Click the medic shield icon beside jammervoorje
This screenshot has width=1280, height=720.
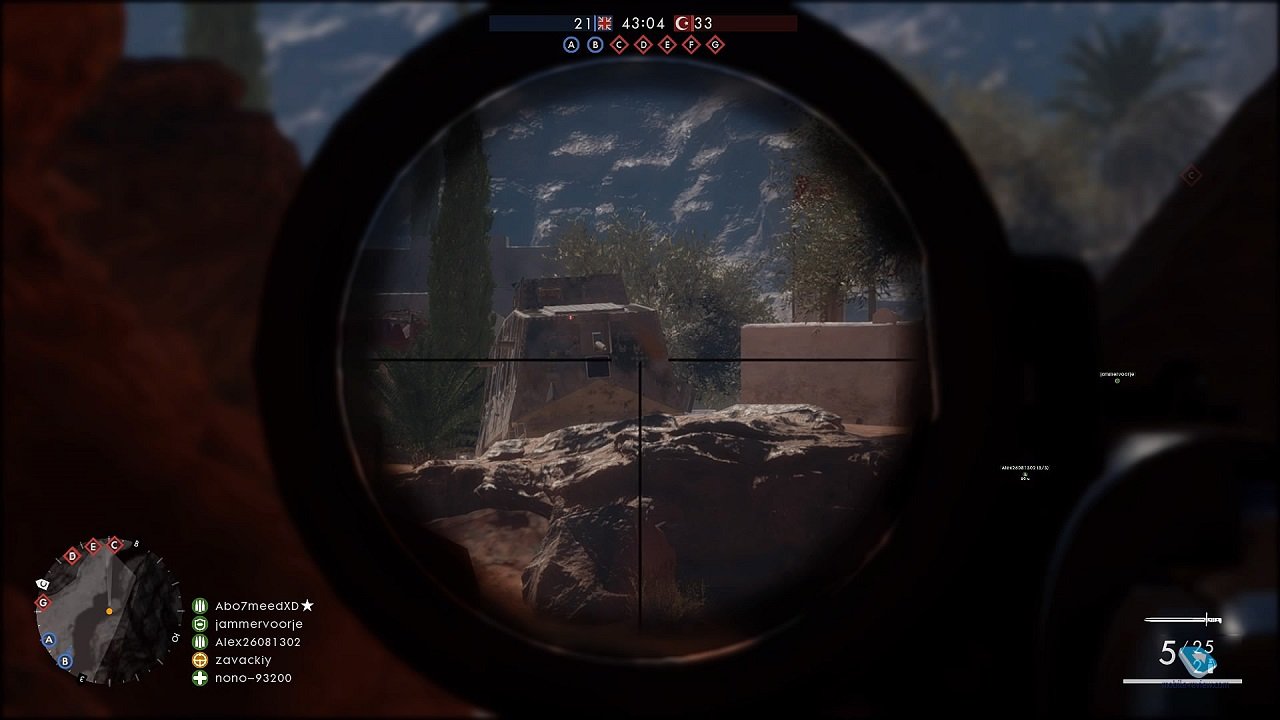point(199,623)
